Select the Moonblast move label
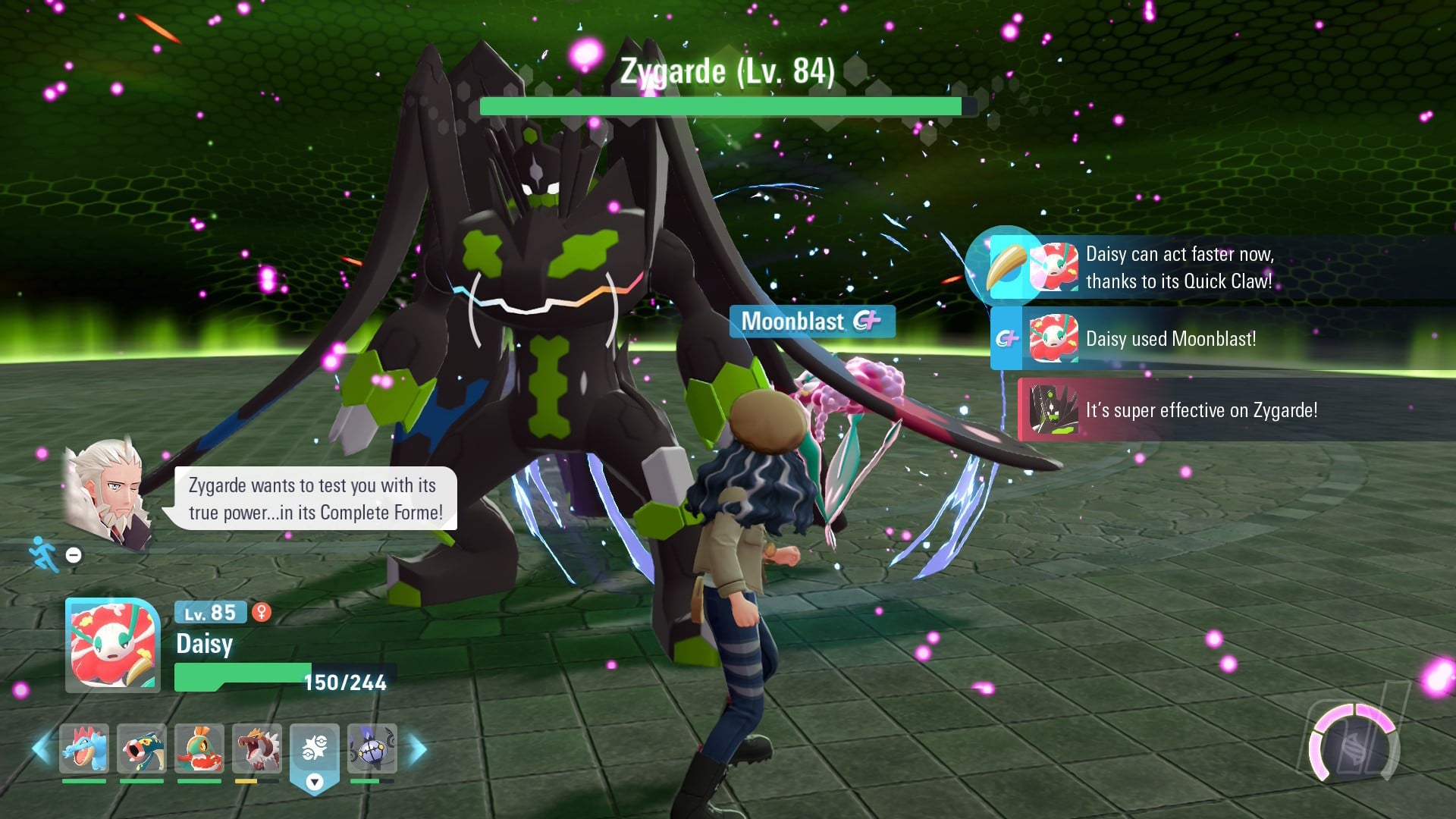This screenshot has height=819, width=1456. [x=811, y=322]
